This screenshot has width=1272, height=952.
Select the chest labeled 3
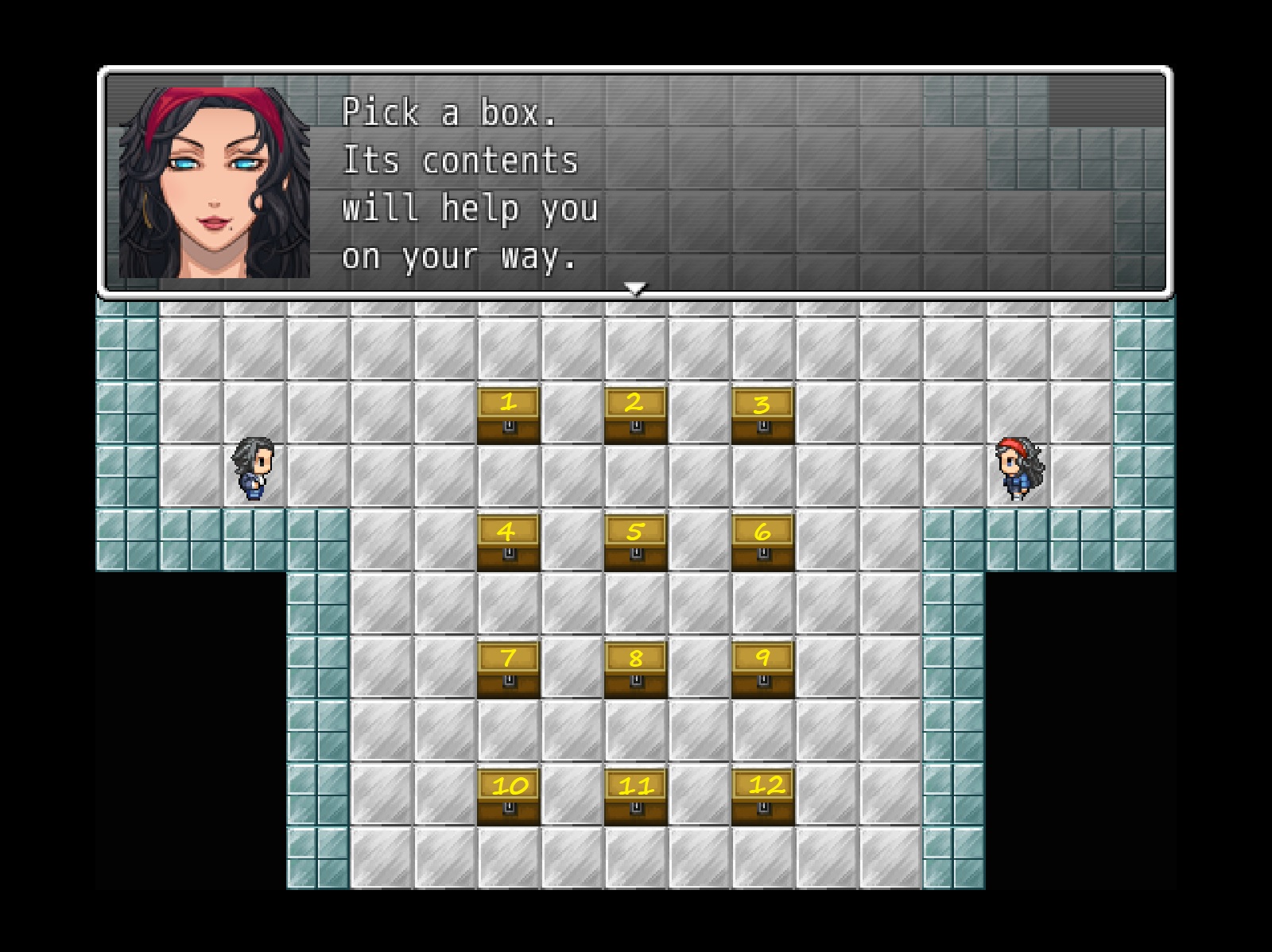[762, 414]
